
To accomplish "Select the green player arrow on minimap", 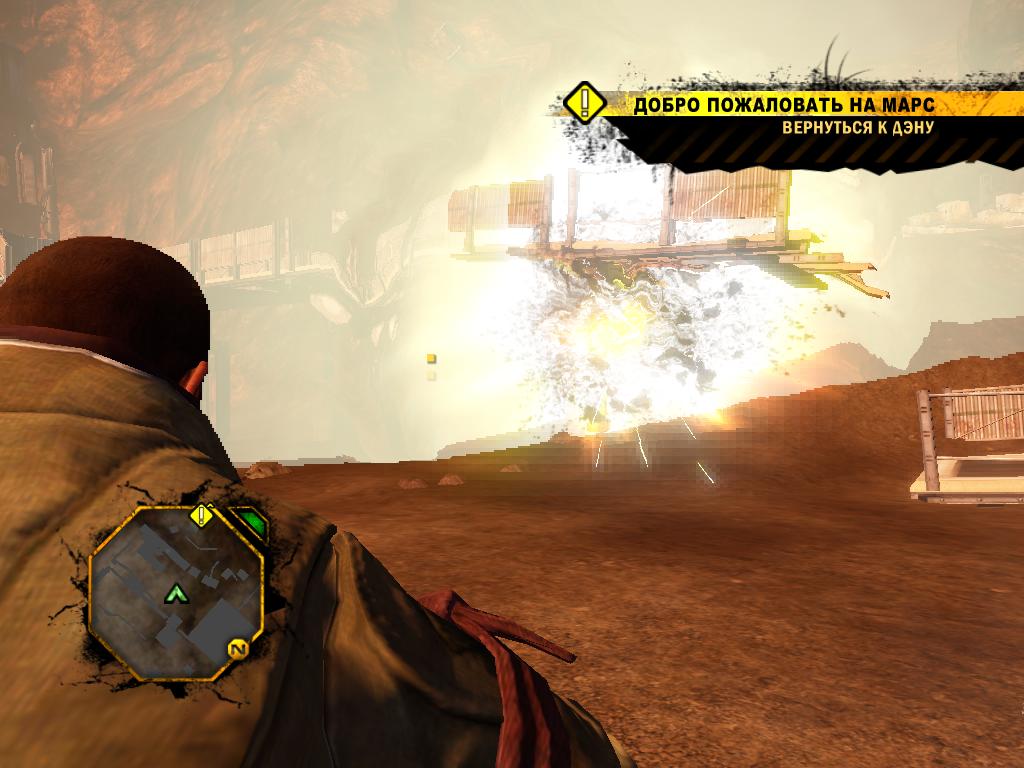I will click(x=177, y=594).
